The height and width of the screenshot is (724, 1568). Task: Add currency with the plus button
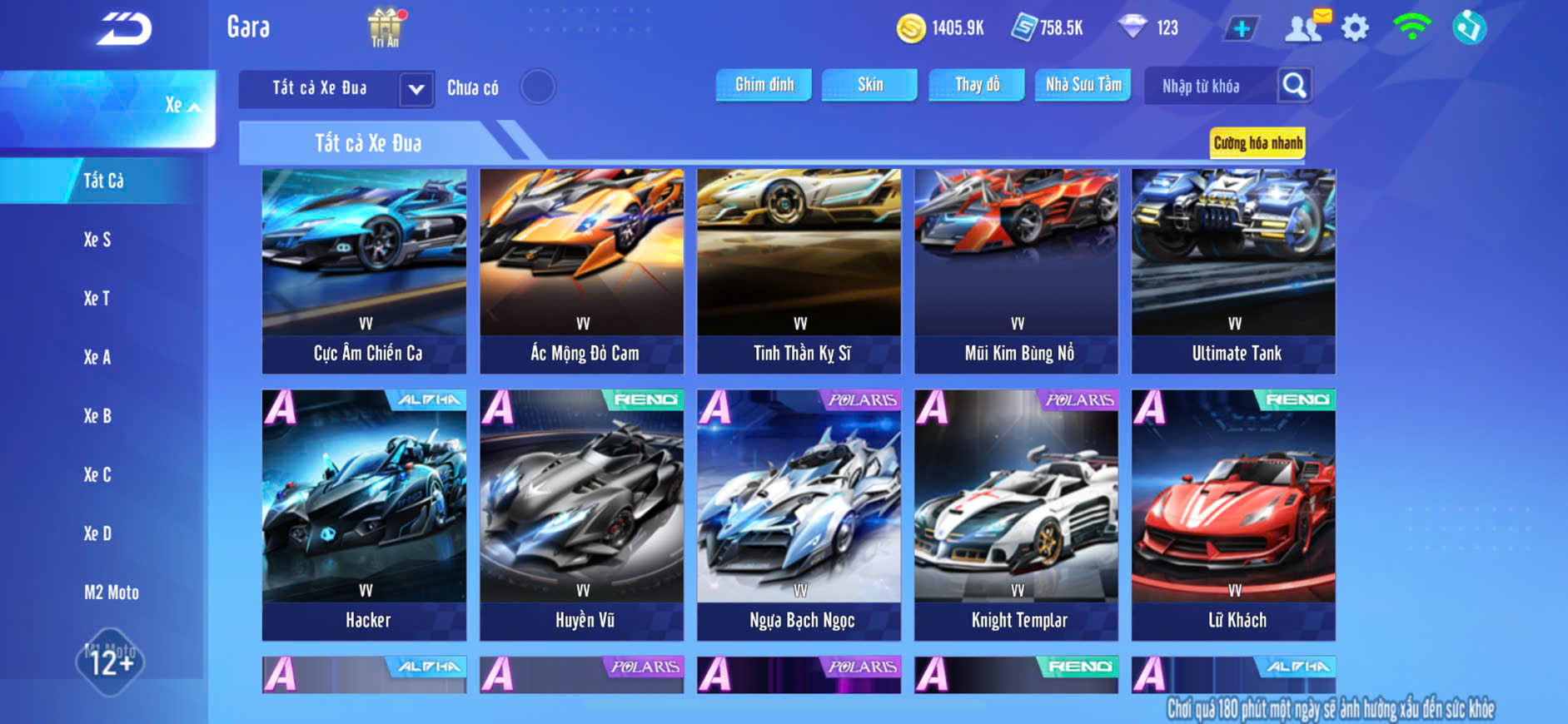pyautogui.click(x=1241, y=29)
